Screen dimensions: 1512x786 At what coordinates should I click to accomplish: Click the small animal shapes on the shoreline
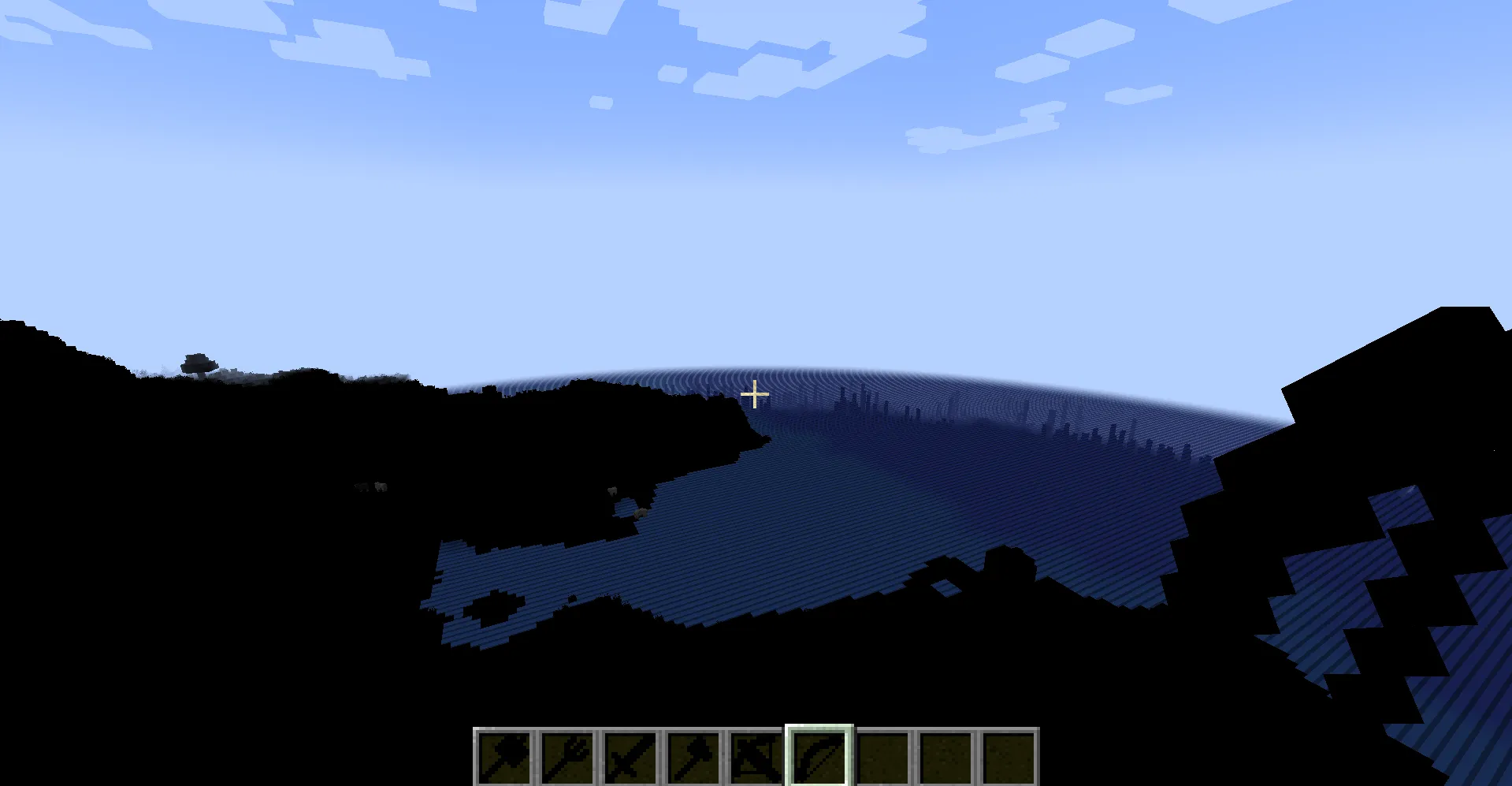pyautogui.click(x=370, y=487)
